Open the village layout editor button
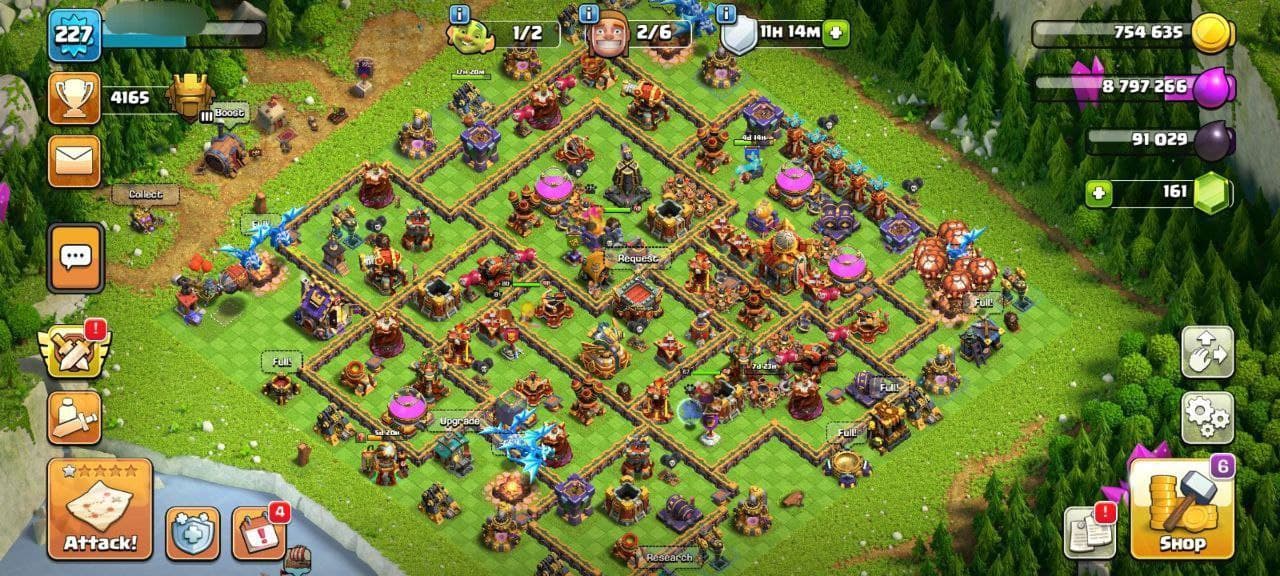The height and width of the screenshot is (576, 1280). click(1207, 352)
